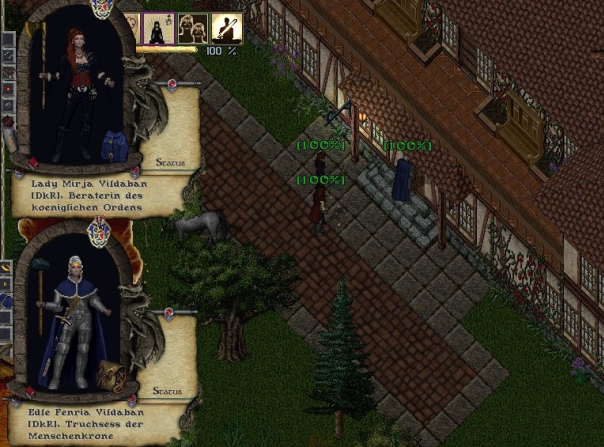This screenshot has height=447, width=604.
Task: Select Edle Fenria's armored character figure
Action: [76, 320]
